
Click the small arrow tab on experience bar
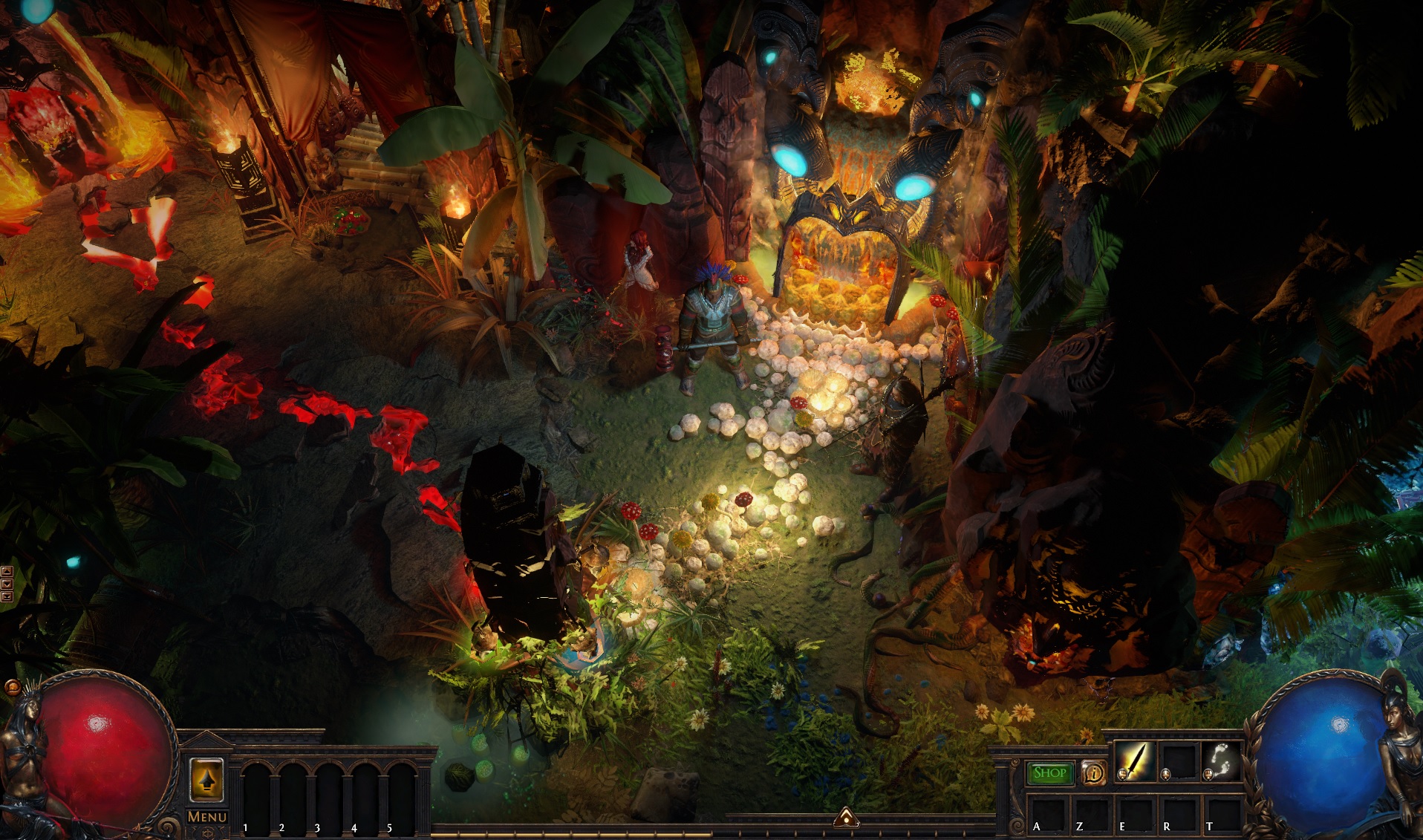coord(846,818)
